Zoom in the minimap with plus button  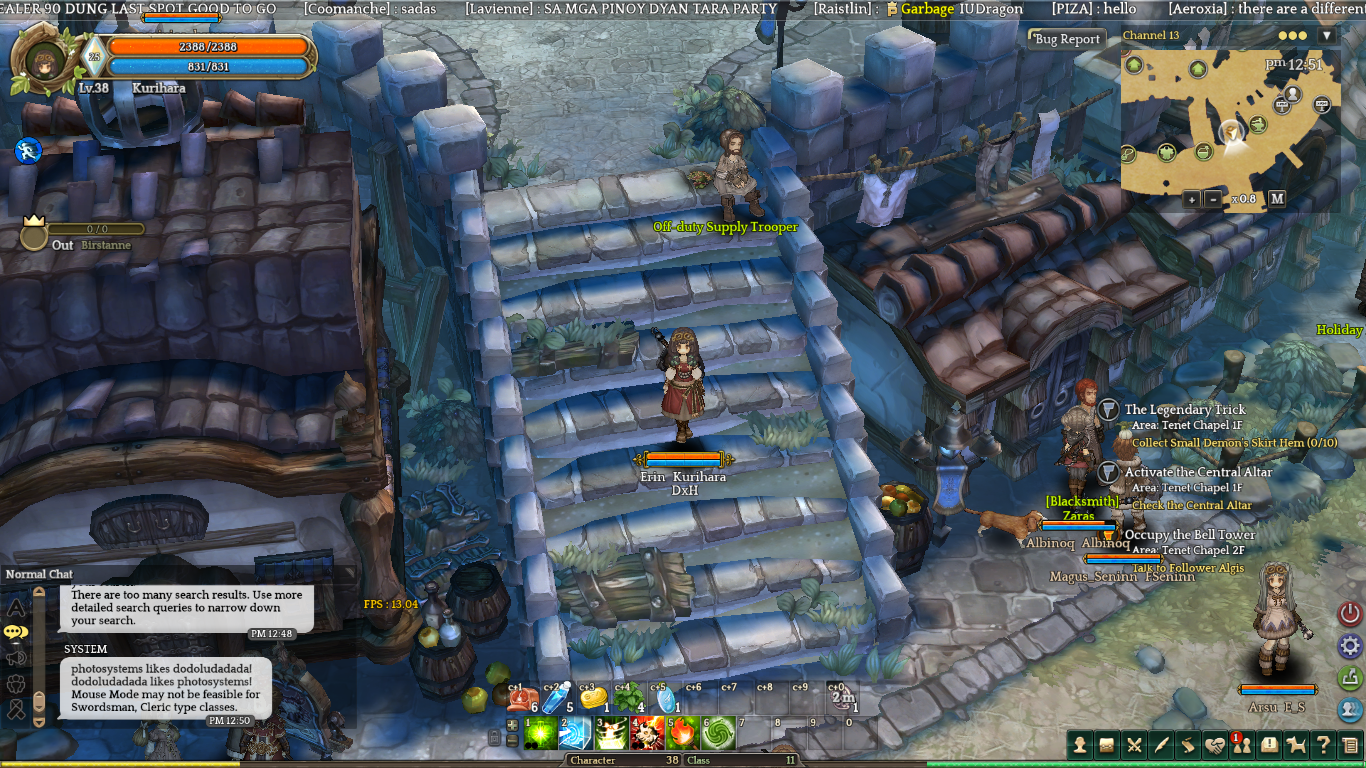tap(1191, 199)
